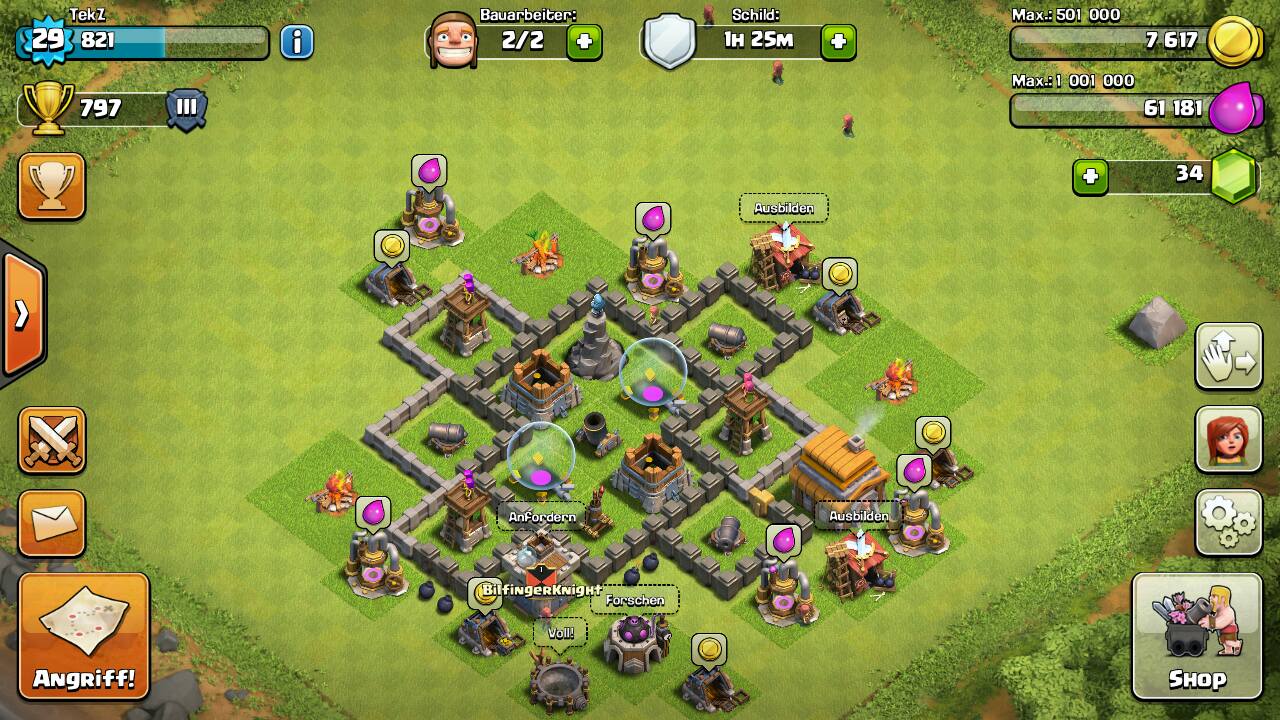The height and width of the screenshot is (720, 1280).
Task: Buy gems with the green plus
Action: pos(1090,177)
